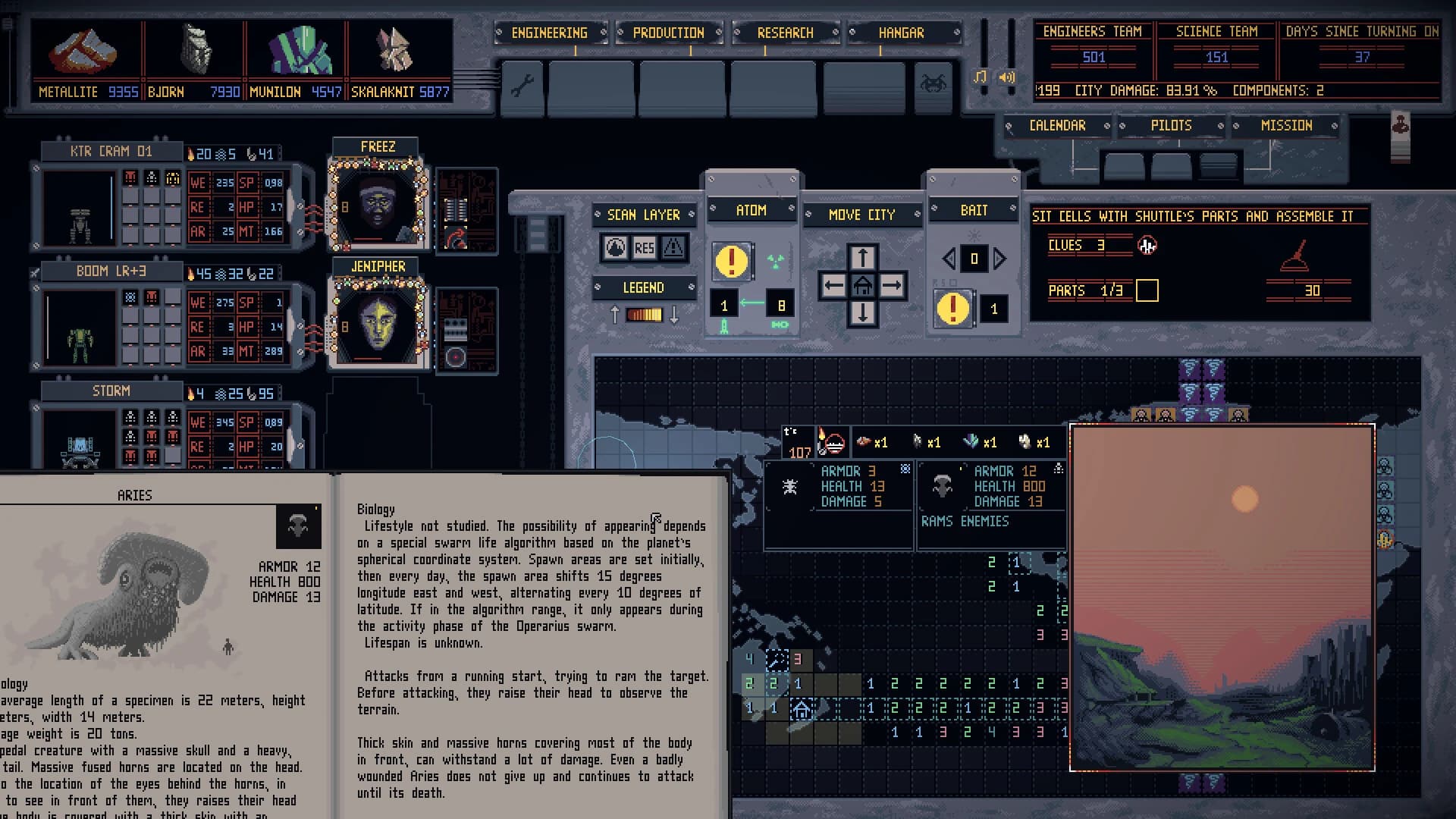Click the home icon in Move City panel
The height and width of the screenshot is (819, 1456).
point(861,285)
